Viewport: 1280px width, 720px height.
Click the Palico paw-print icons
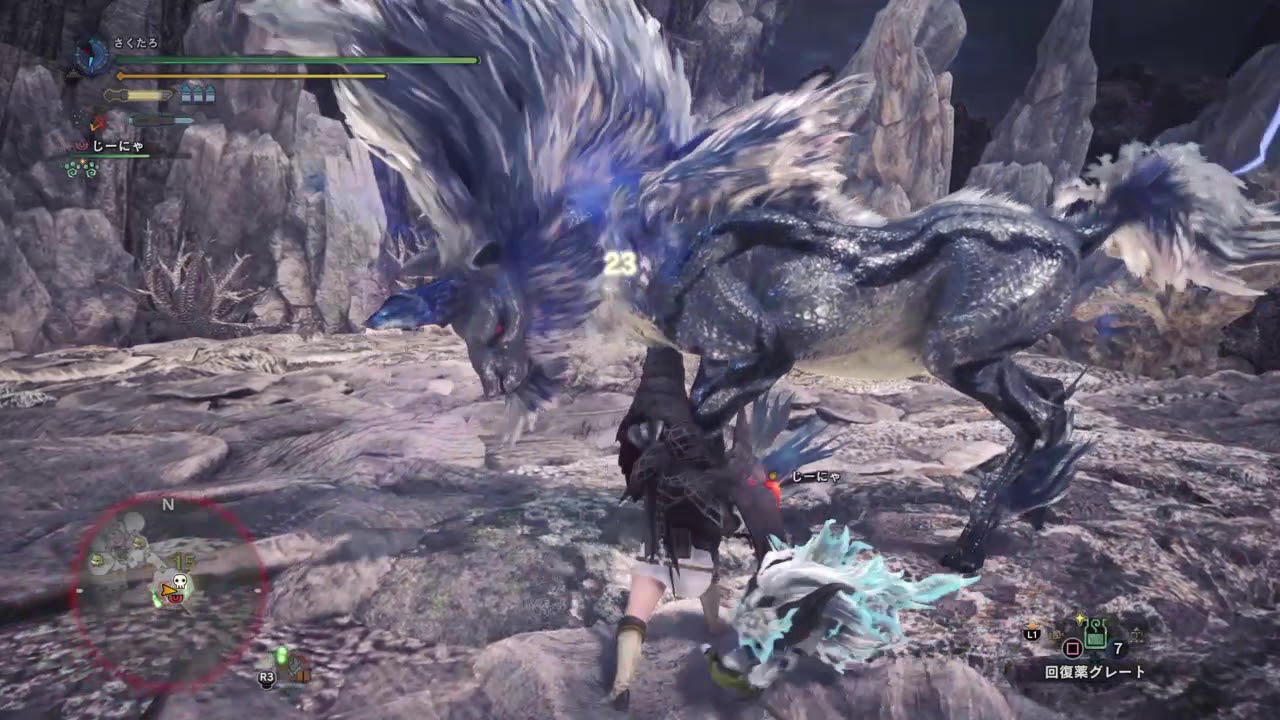point(82,168)
